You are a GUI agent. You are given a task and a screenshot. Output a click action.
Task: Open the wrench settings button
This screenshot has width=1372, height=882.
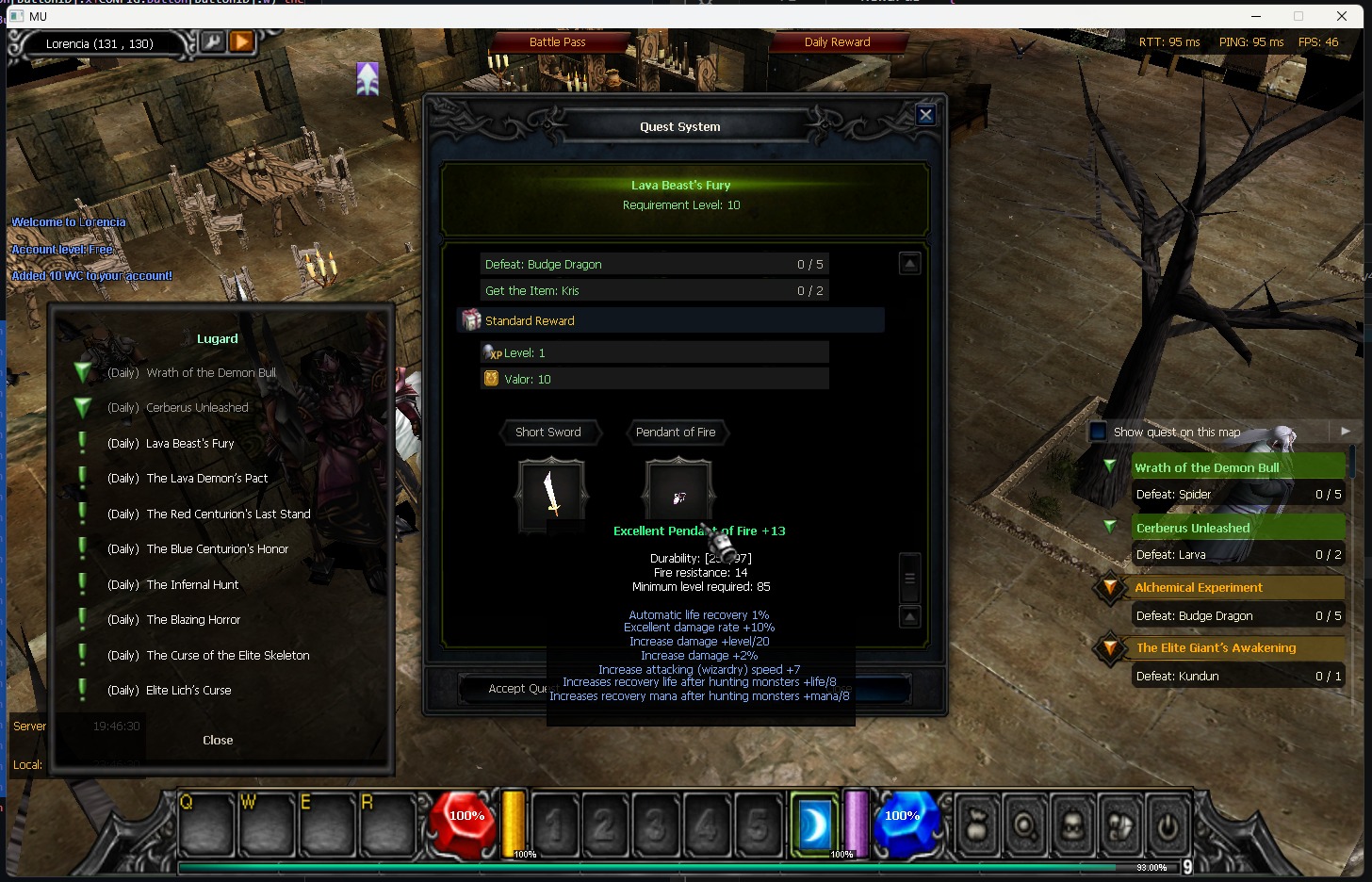click(x=214, y=42)
